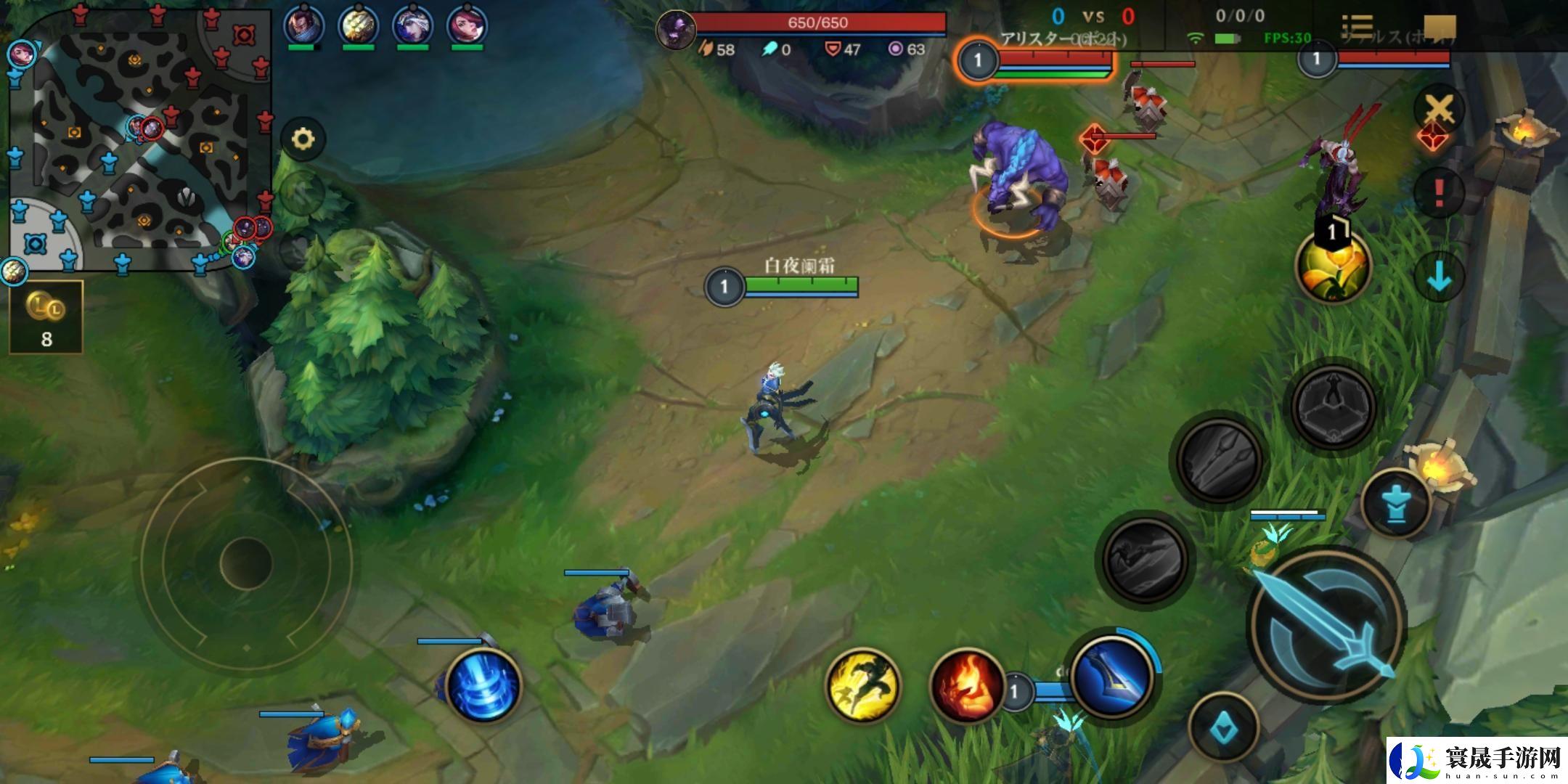Viewport: 1568px width, 784px height.
Task: Open settings with the gear icon
Action: 303,138
